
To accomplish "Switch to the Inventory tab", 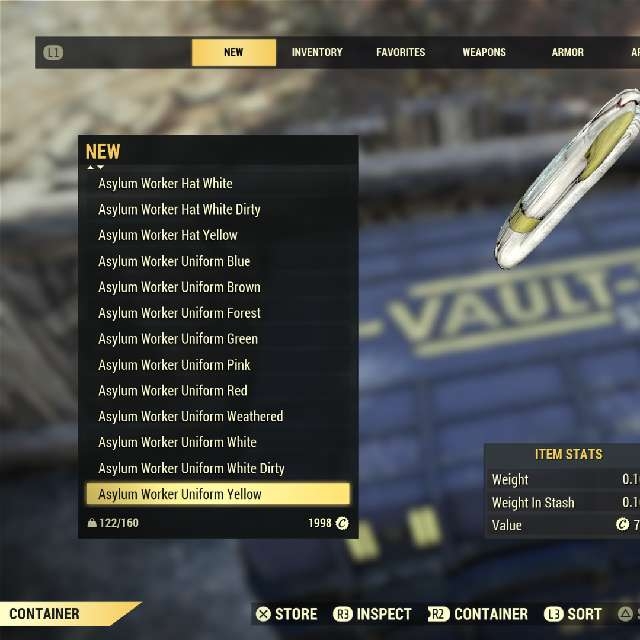I will (x=317, y=52).
